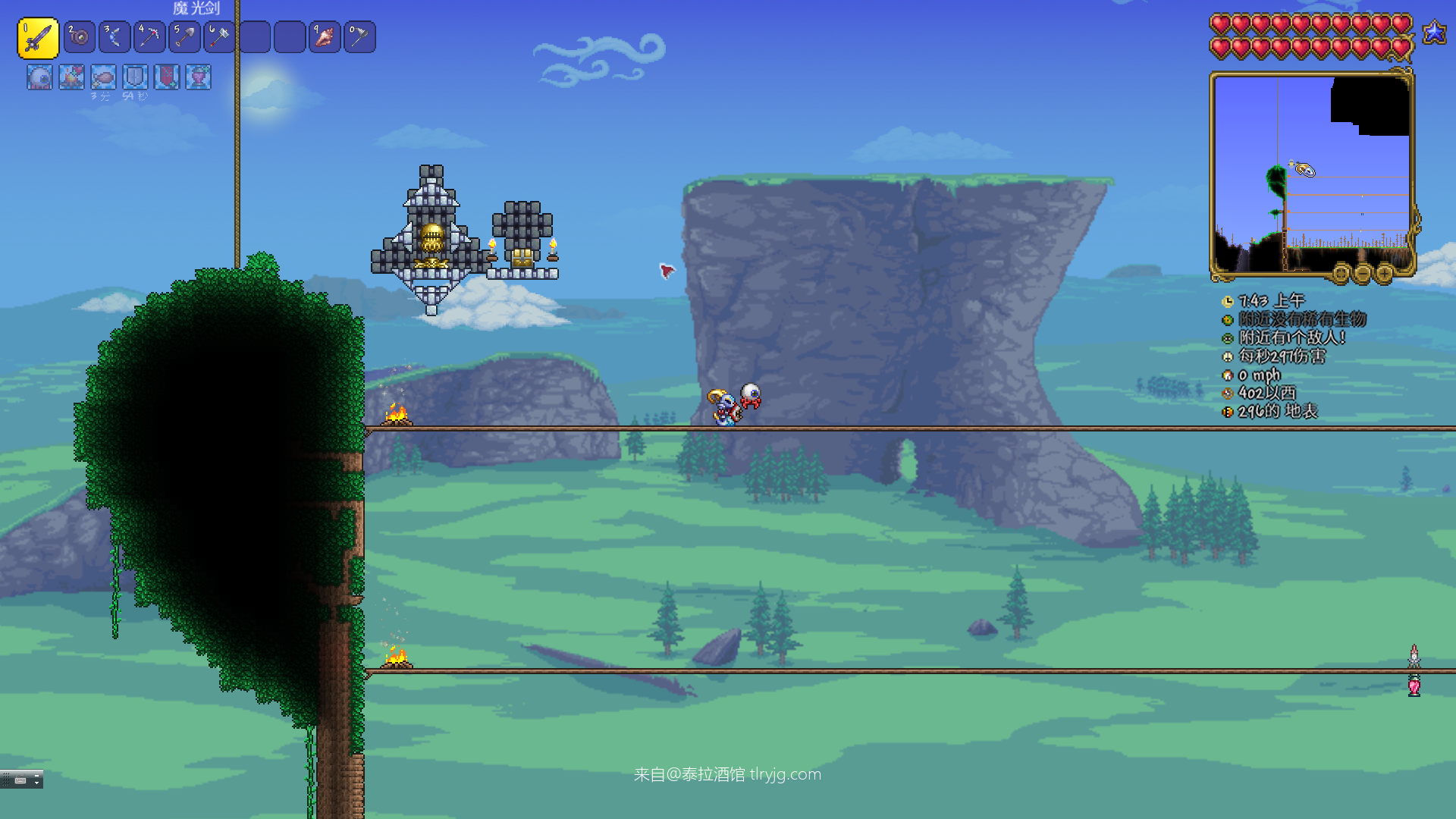Click the pink potion lantern buff icon
This screenshot has width=1456, height=819.
[x=199, y=77]
